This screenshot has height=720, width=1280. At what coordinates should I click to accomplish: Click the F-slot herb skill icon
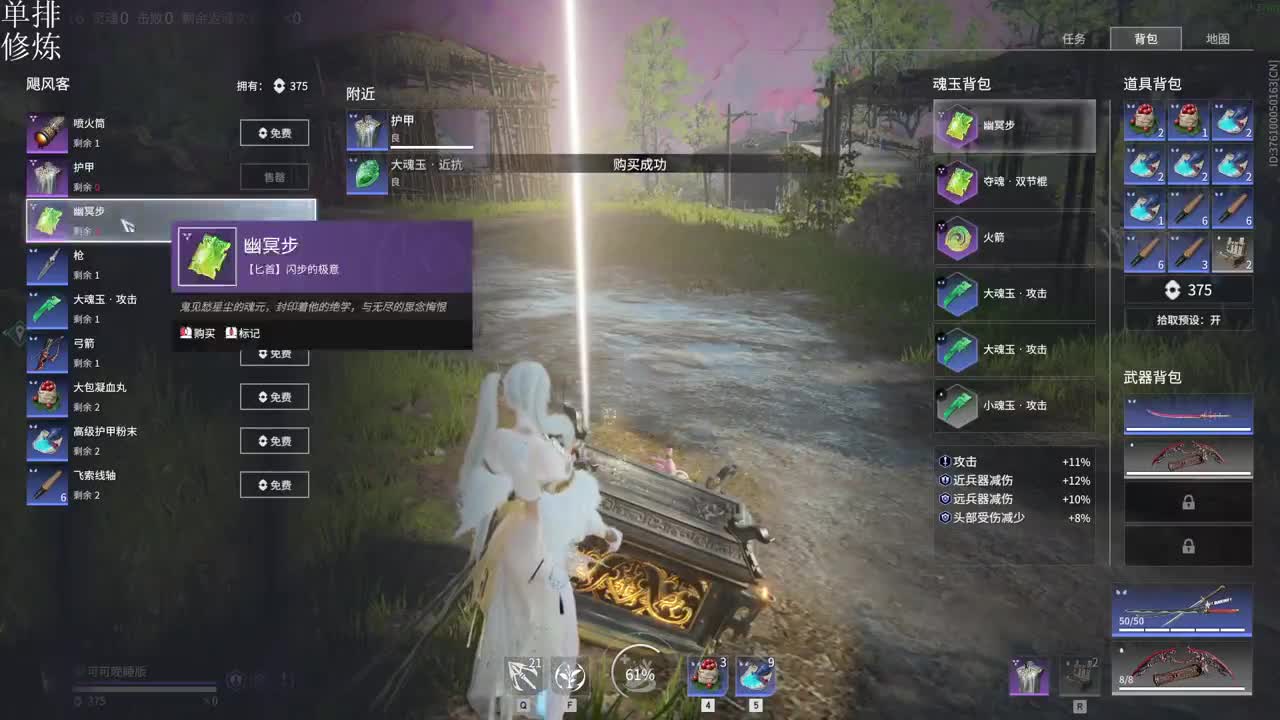569,675
